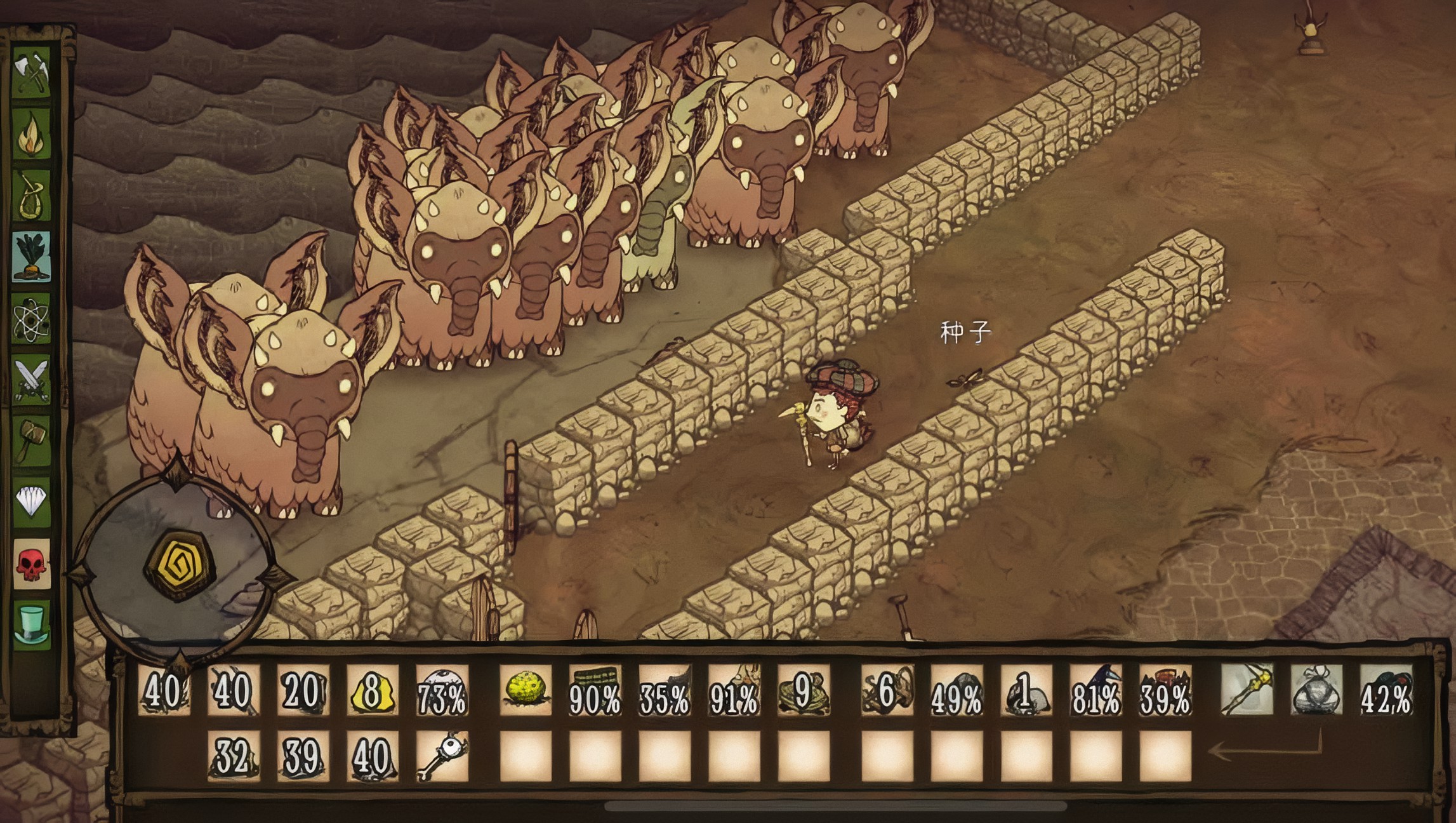
Task: Select the yellow gold nugget stack of 8
Action: point(373,690)
